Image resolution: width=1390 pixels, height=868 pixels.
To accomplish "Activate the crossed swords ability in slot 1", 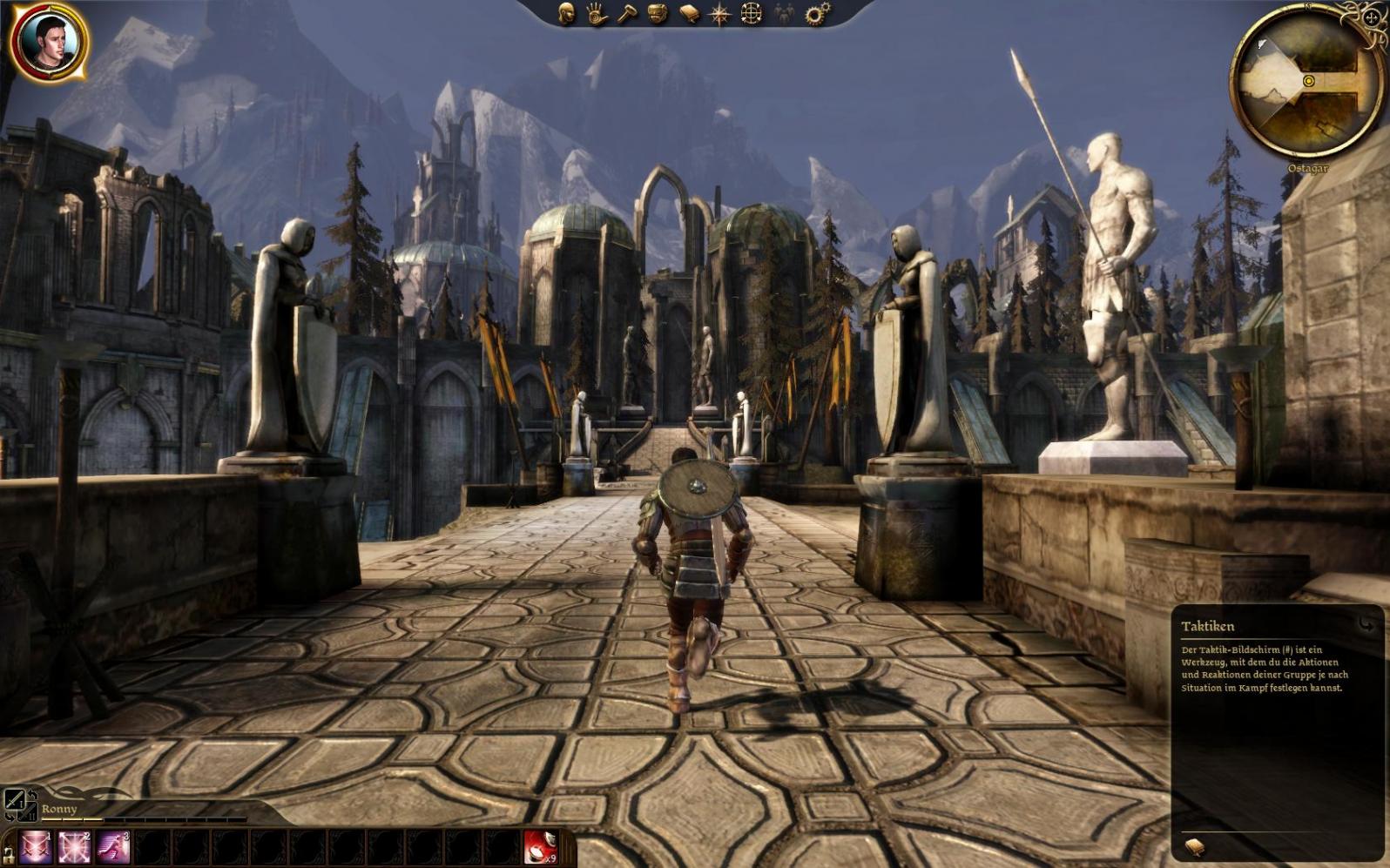I will click(x=36, y=847).
